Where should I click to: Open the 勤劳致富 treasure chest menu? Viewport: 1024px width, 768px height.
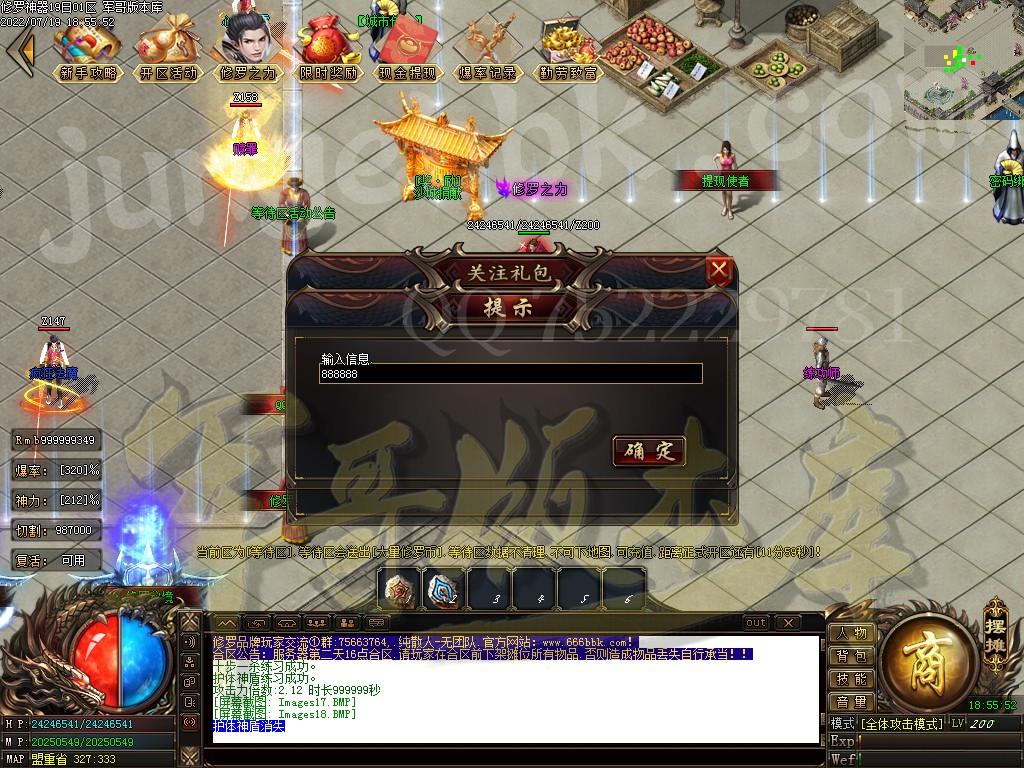[x=568, y=51]
